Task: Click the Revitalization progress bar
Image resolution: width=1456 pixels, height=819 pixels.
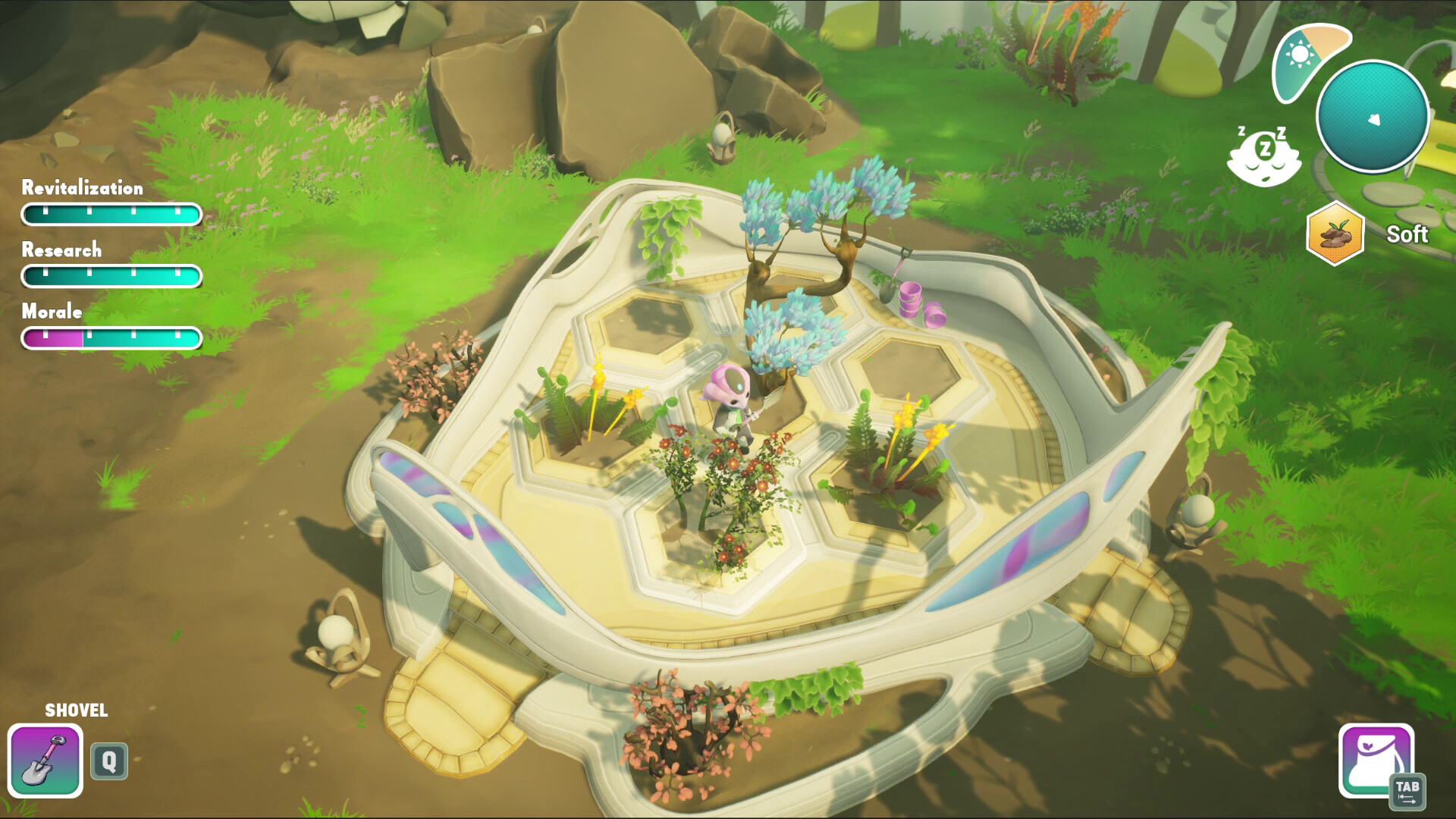Action: 111,215
